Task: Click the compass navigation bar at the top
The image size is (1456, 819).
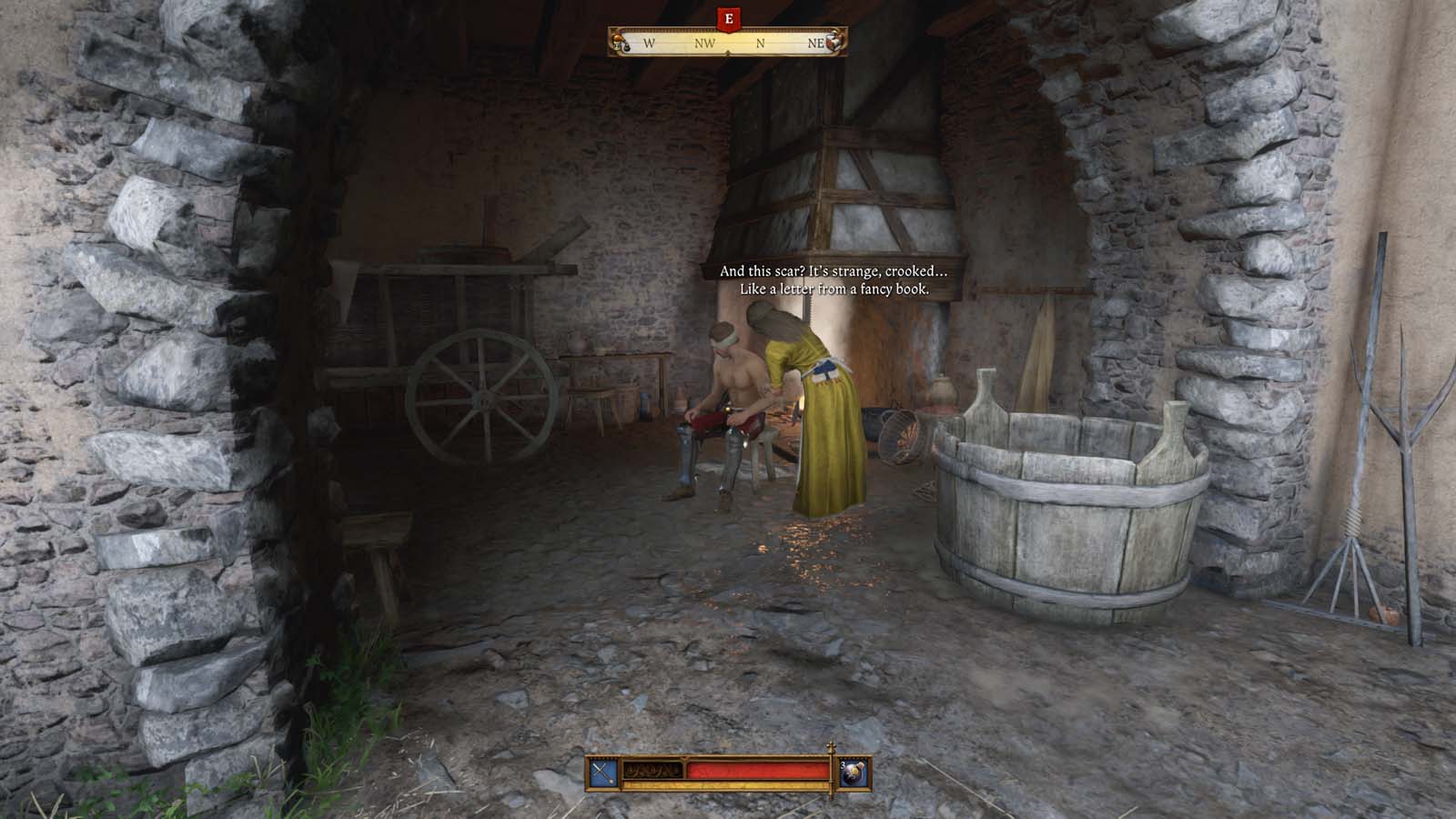Action: (728, 42)
